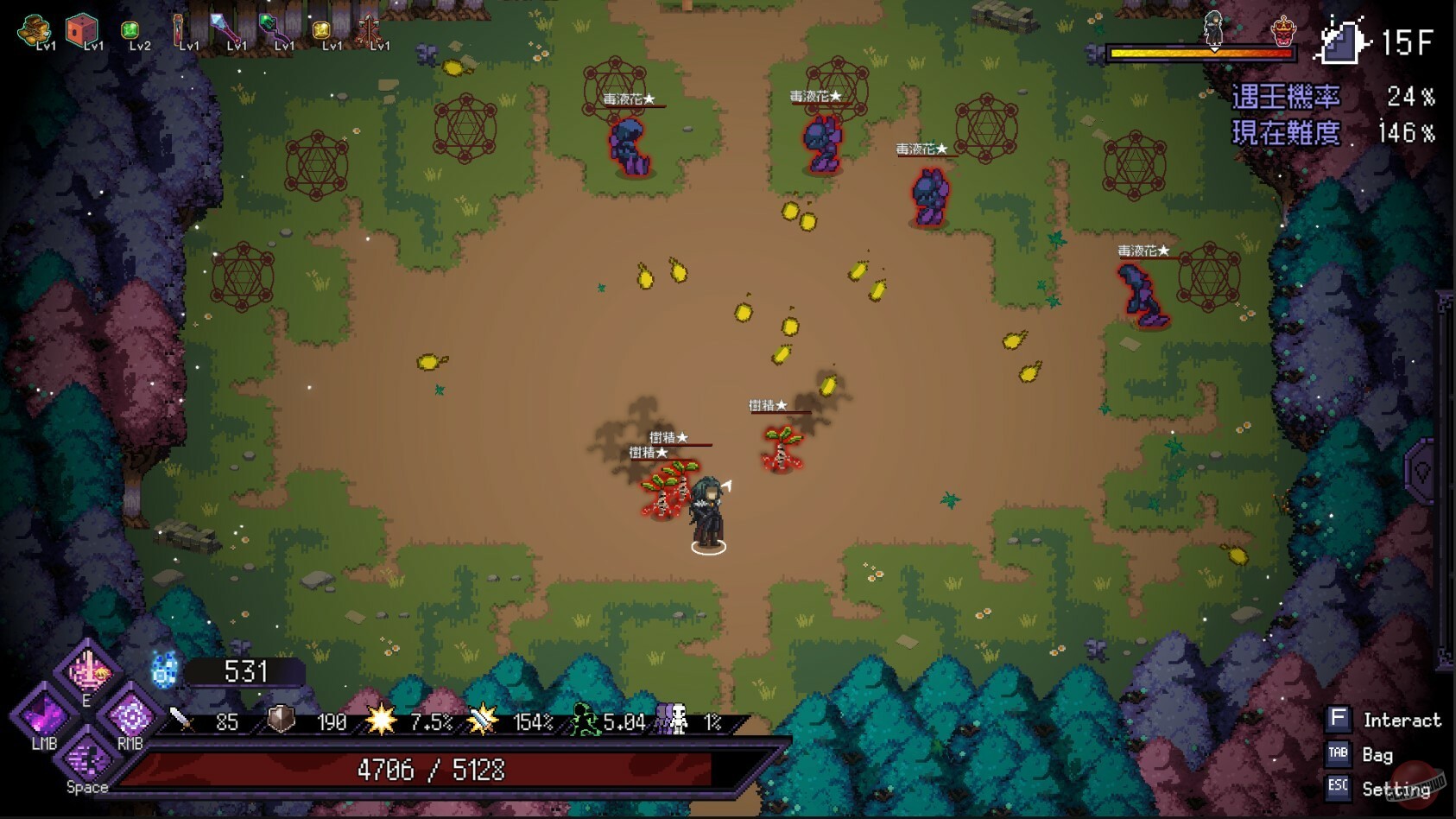Click the stage progress bar at top
This screenshot has width=1456, height=819.
1200,53
